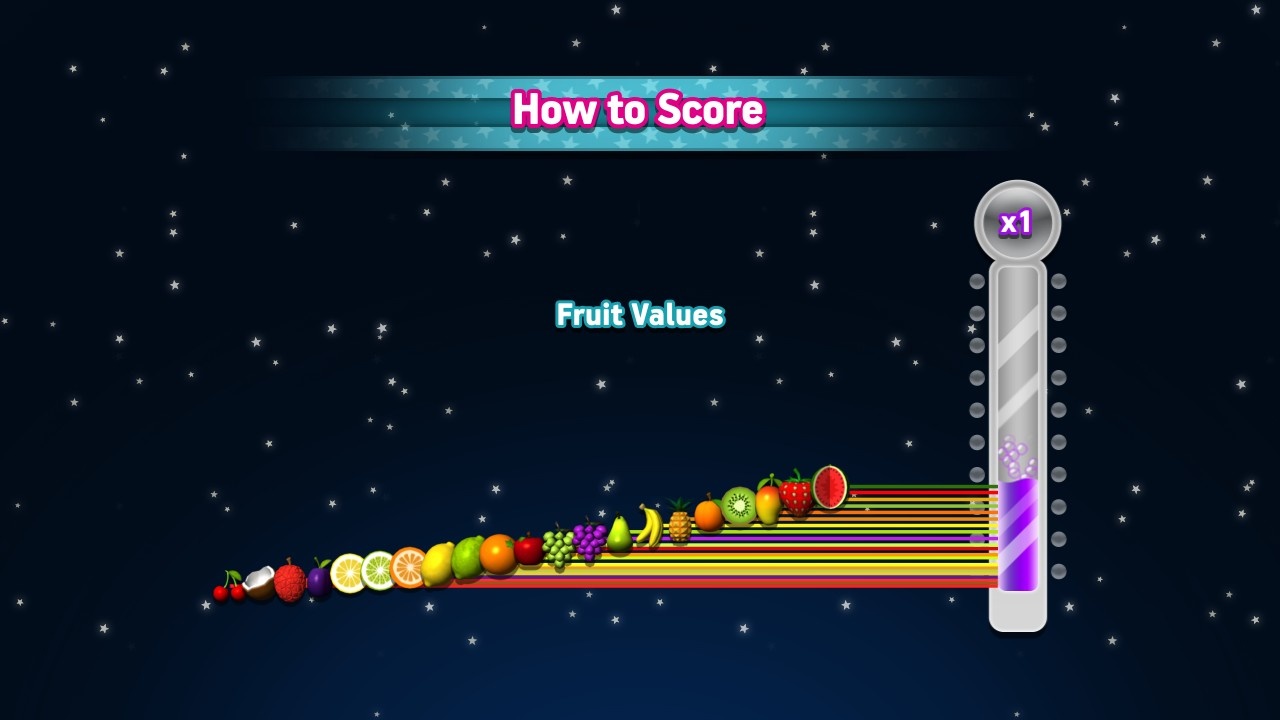
Task: Select the kiwi slice icon
Action: coord(737,504)
